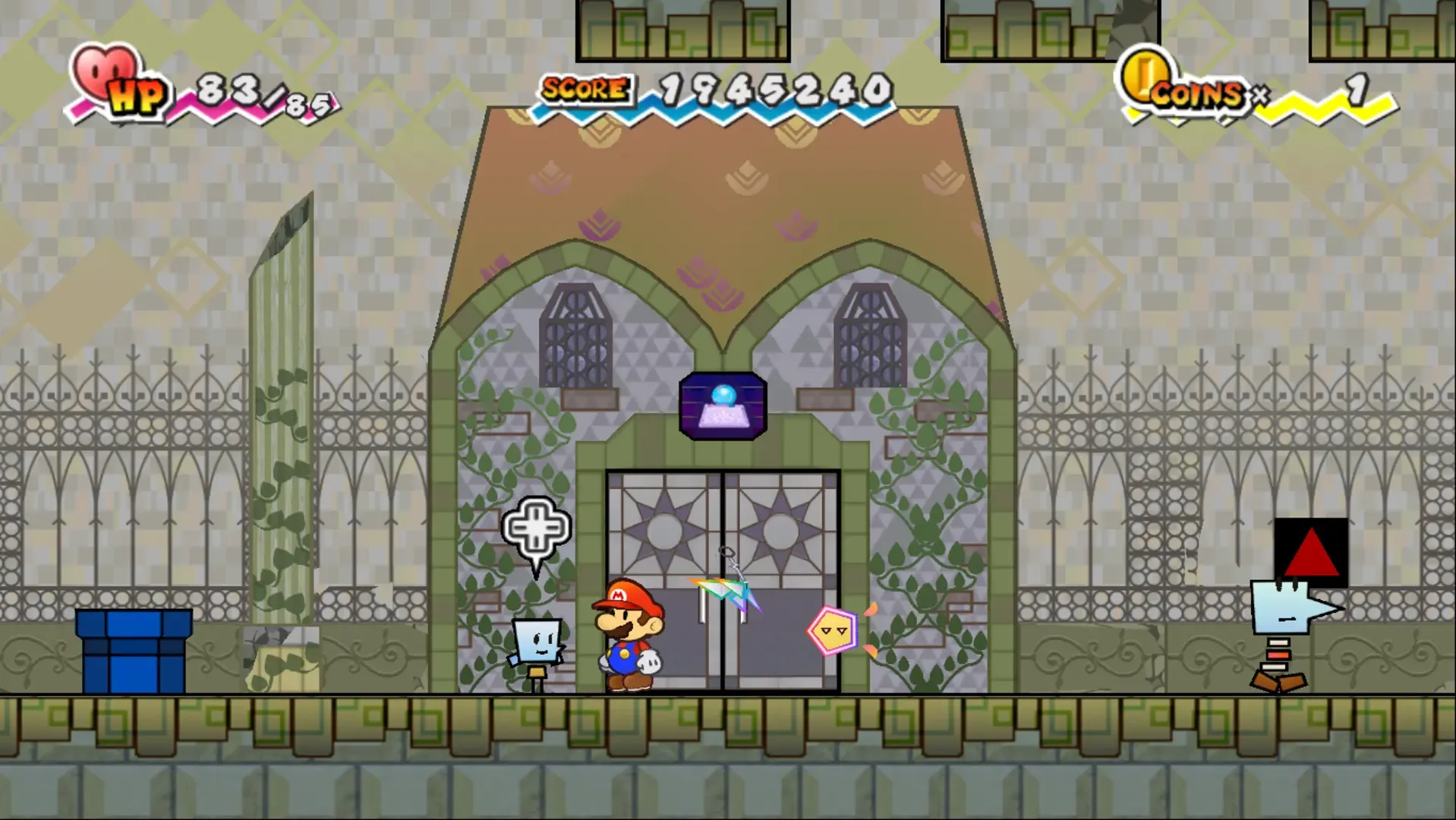Click the D-pad prompt in the speech bubble
Viewport: 1456px width, 820px height.
tap(536, 526)
